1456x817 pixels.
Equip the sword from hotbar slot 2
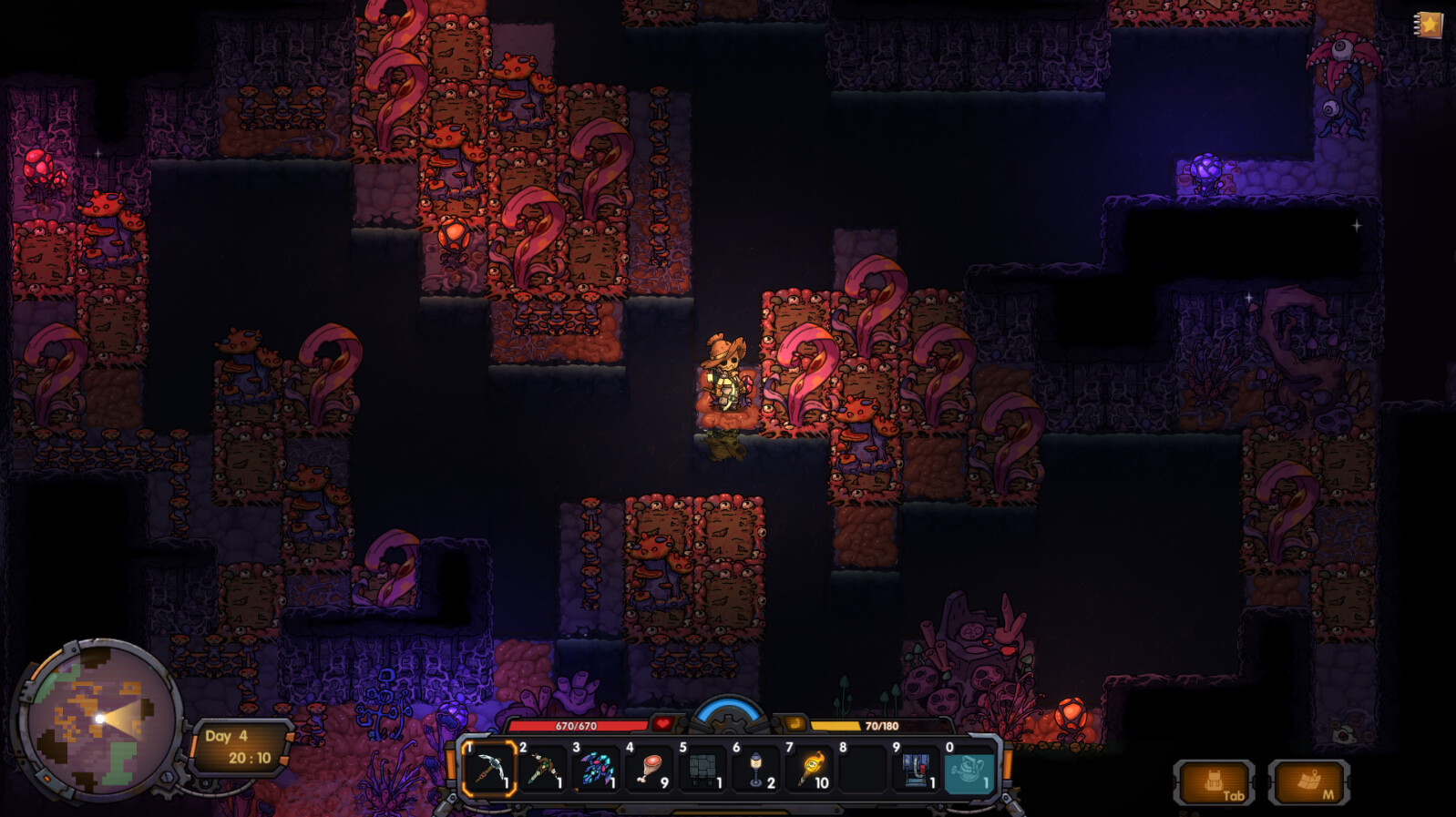pos(541,770)
